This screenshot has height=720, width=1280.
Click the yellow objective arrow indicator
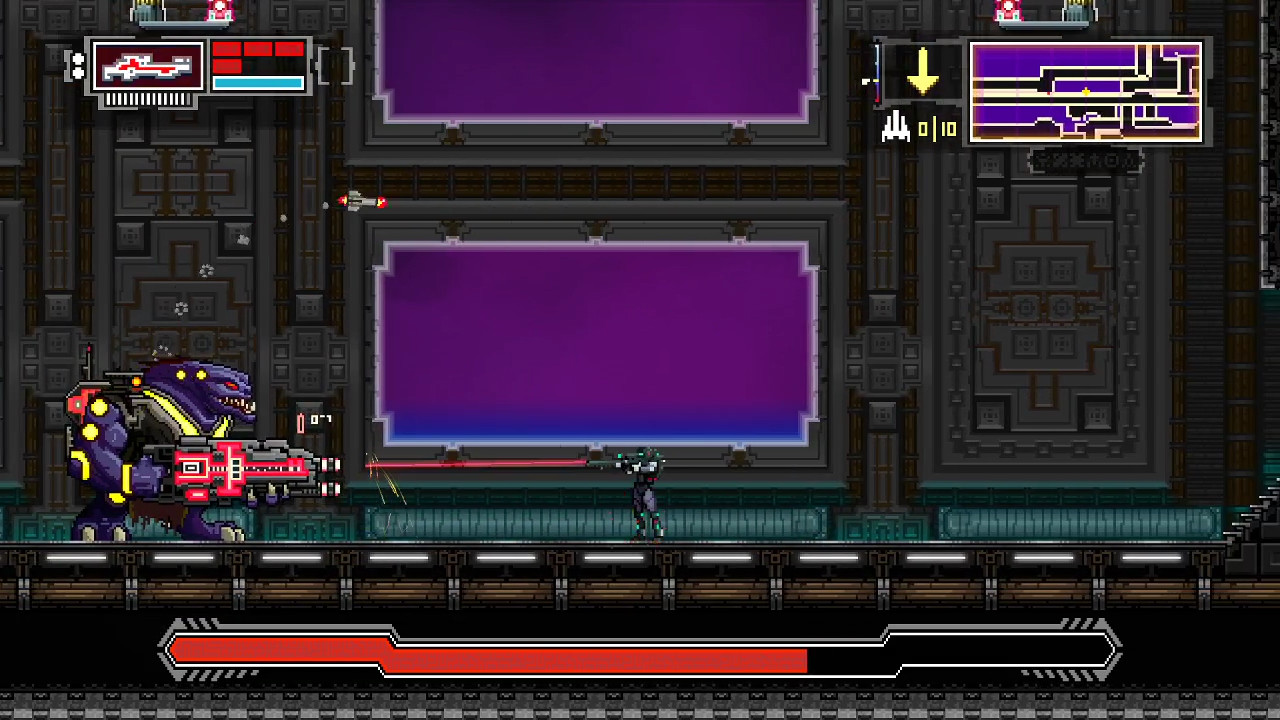(923, 71)
